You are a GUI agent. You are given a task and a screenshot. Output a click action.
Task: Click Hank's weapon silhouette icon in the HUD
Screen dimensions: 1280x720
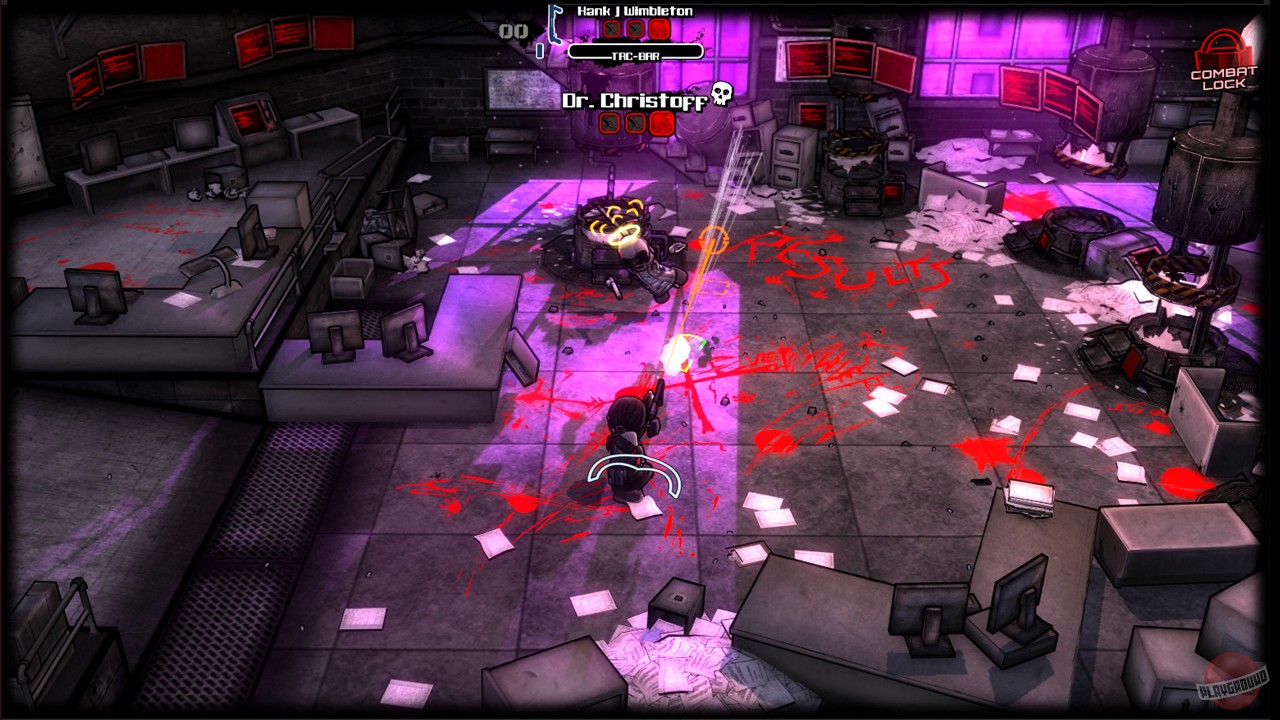click(x=556, y=25)
